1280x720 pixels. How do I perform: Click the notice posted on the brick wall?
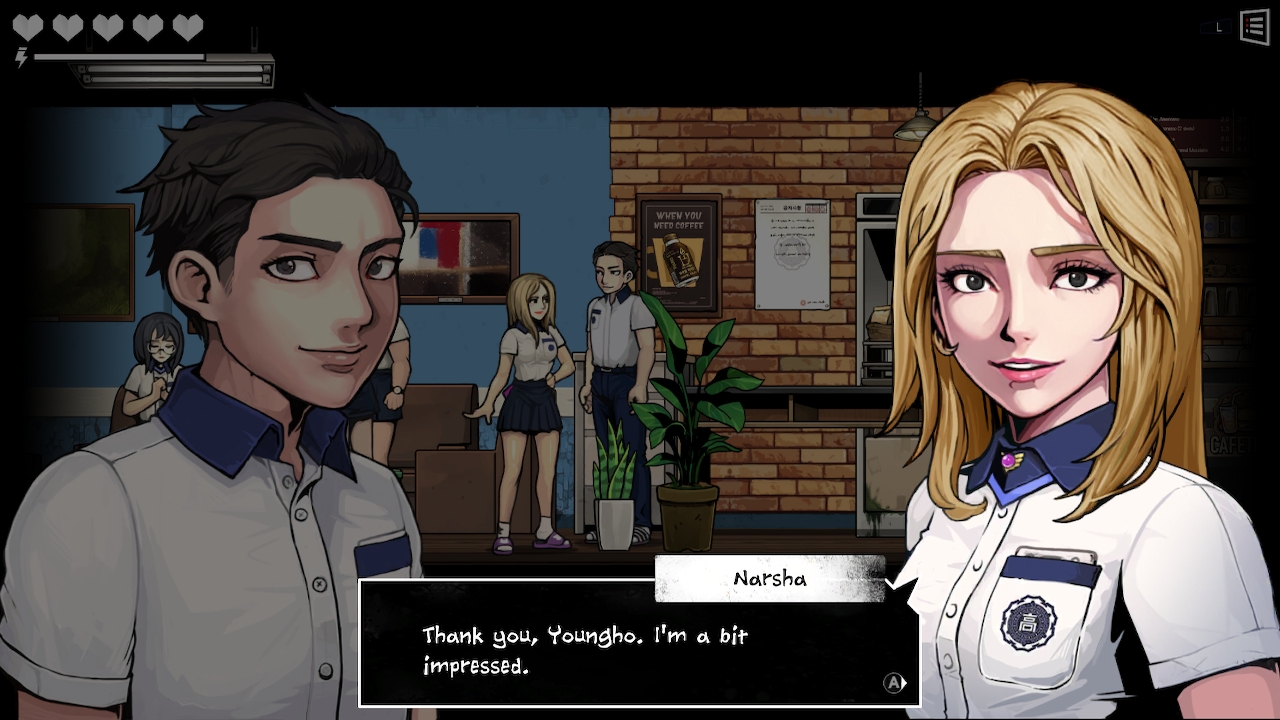[x=790, y=255]
